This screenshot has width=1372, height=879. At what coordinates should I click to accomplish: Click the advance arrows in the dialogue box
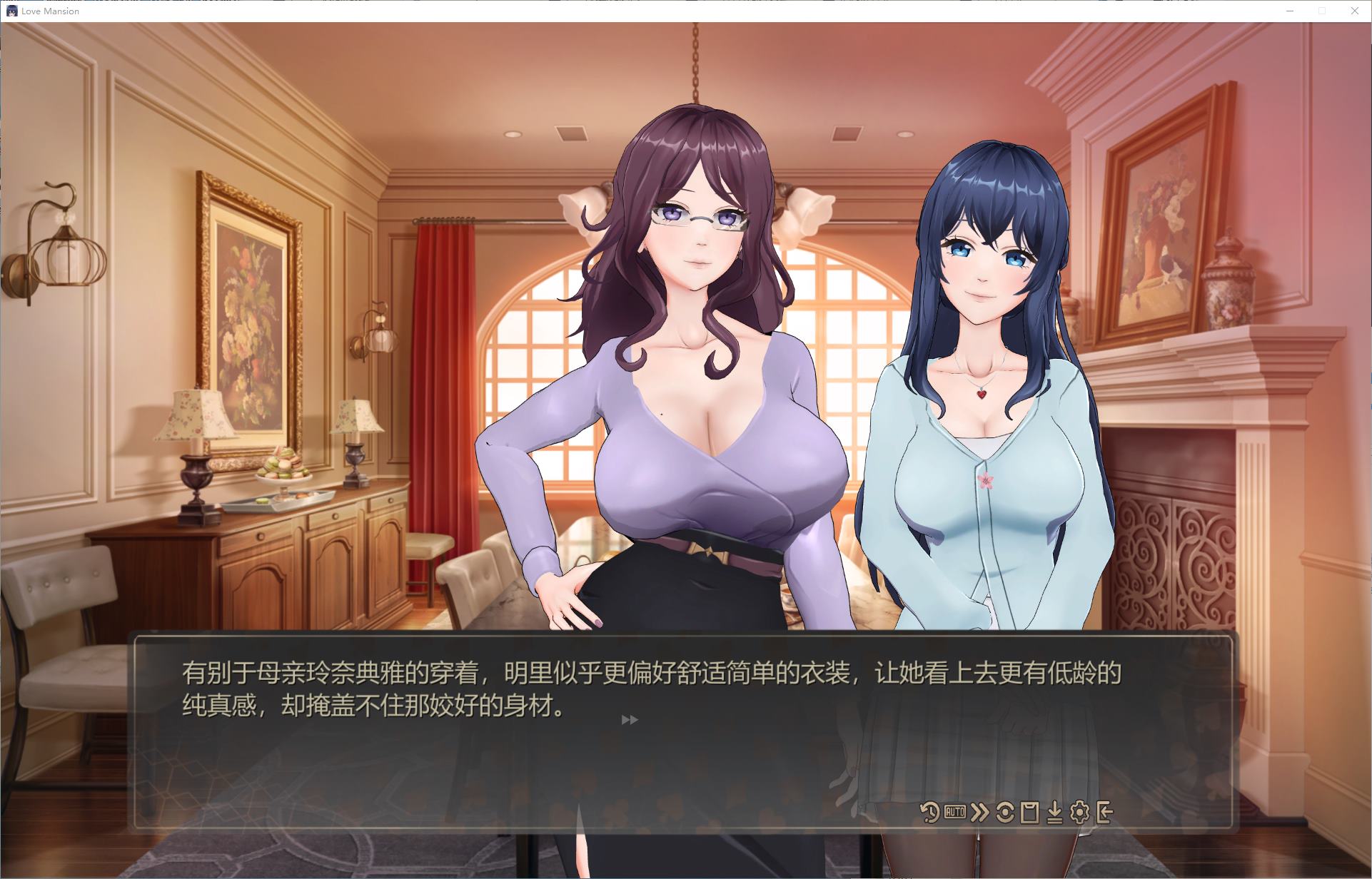[630, 719]
